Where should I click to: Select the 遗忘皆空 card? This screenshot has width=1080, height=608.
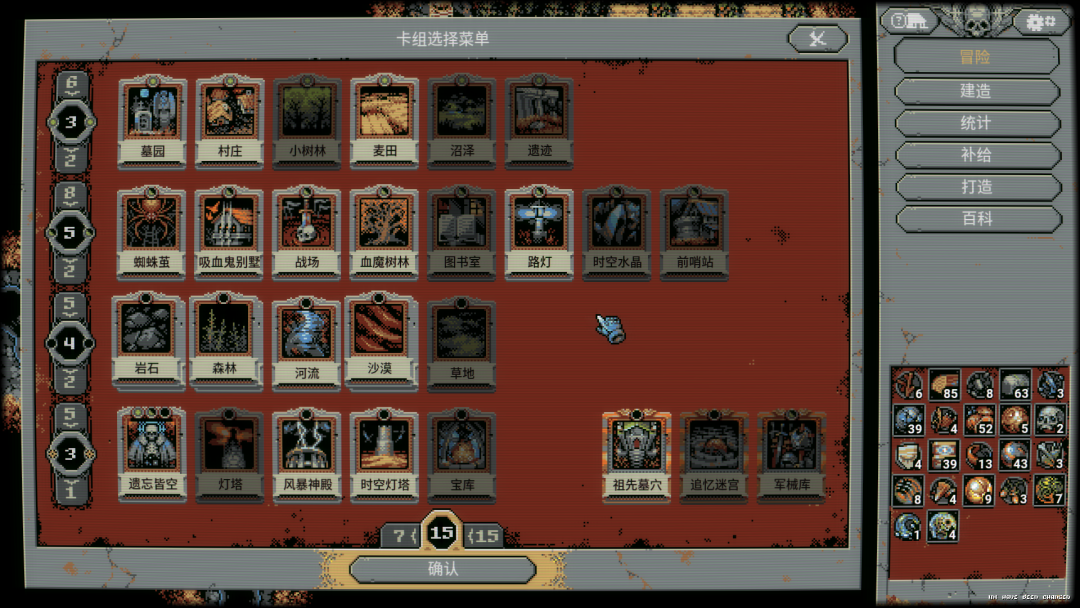pyautogui.click(x=152, y=453)
